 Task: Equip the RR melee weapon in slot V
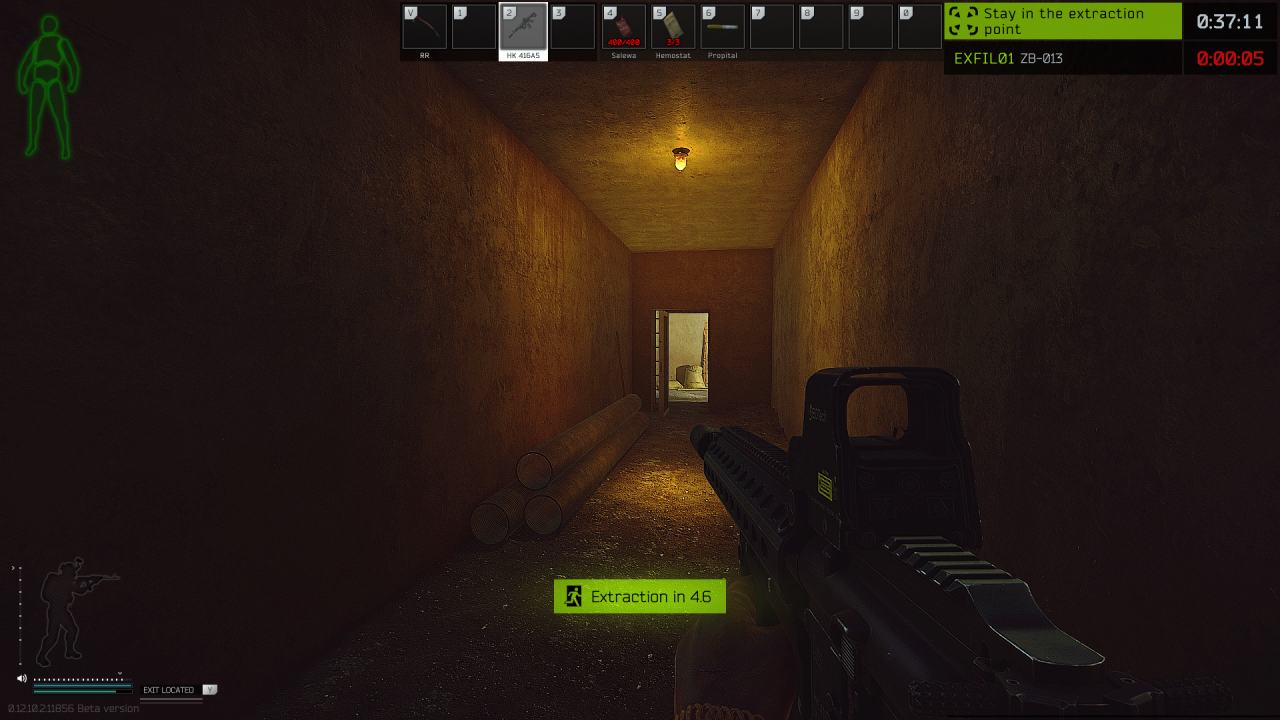423,27
